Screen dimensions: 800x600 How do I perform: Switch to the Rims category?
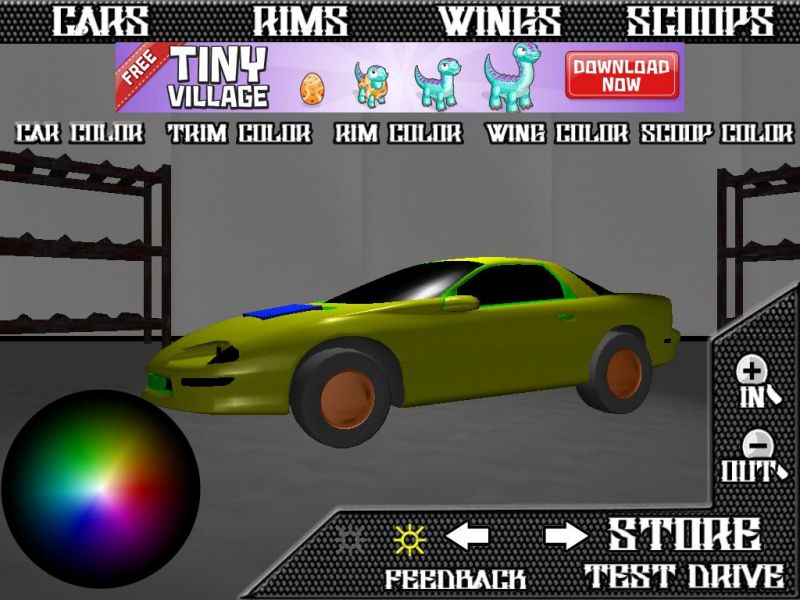[x=300, y=21]
